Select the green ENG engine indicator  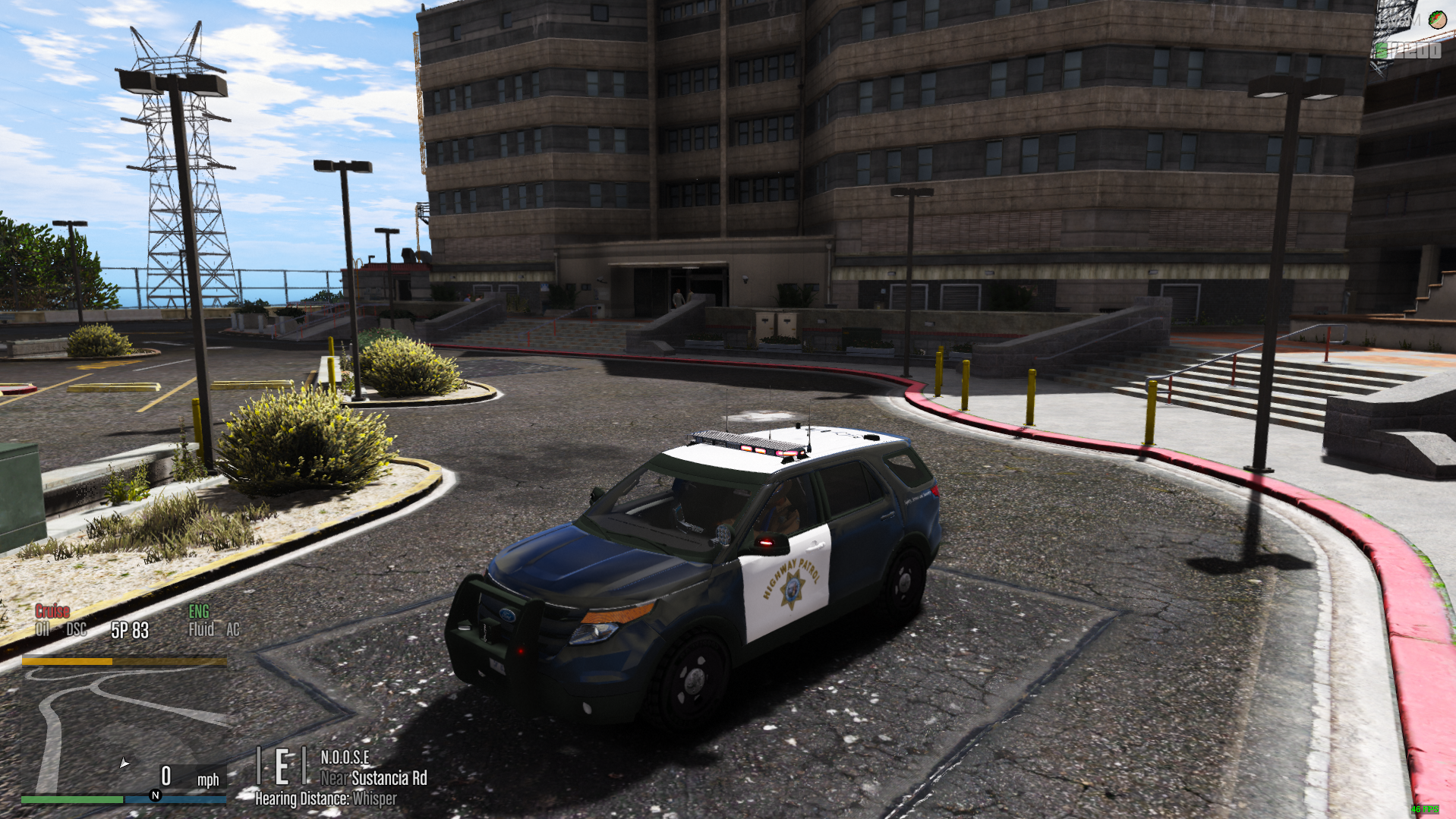pos(199,612)
